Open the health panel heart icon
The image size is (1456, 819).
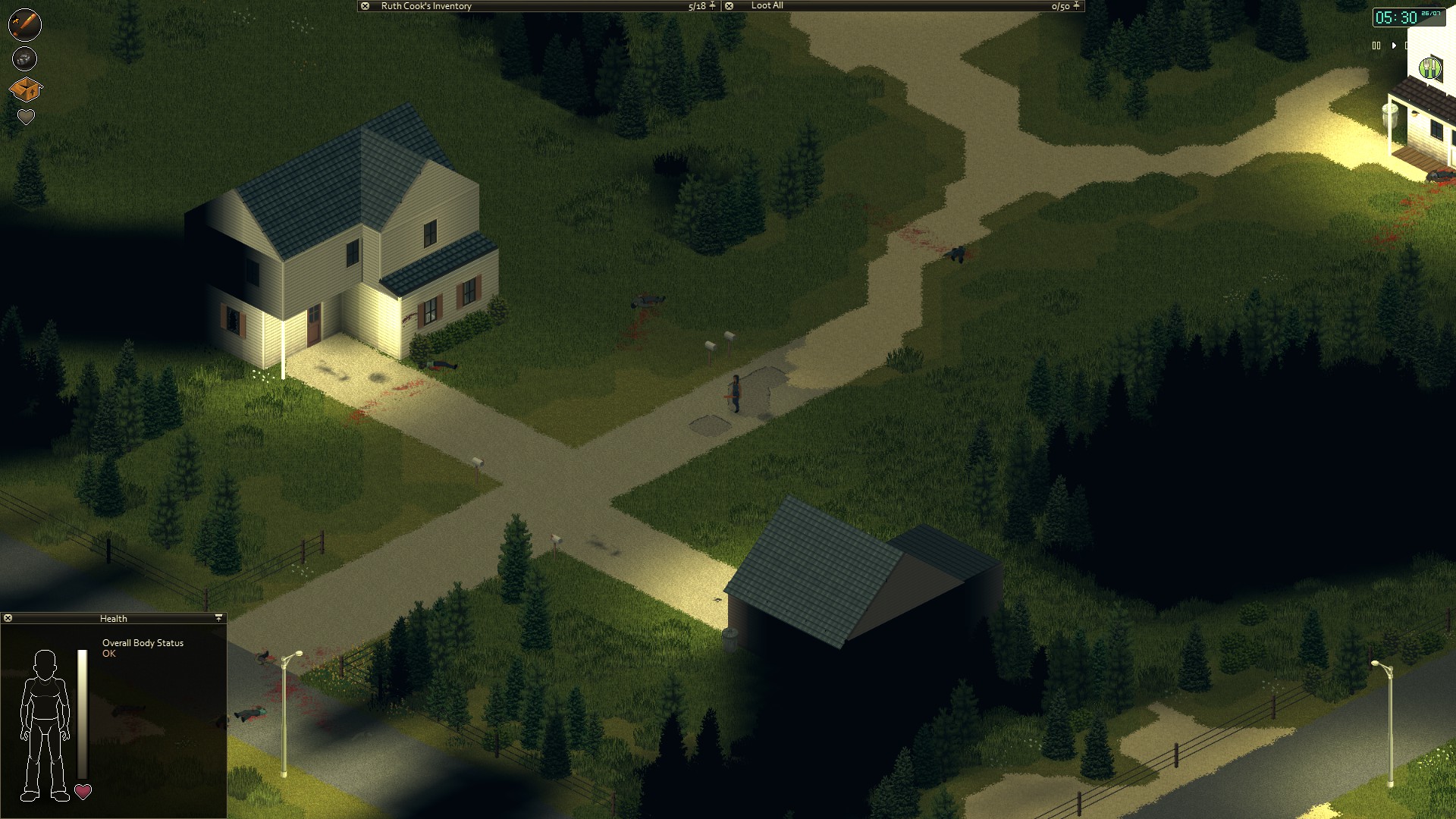pos(25,116)
